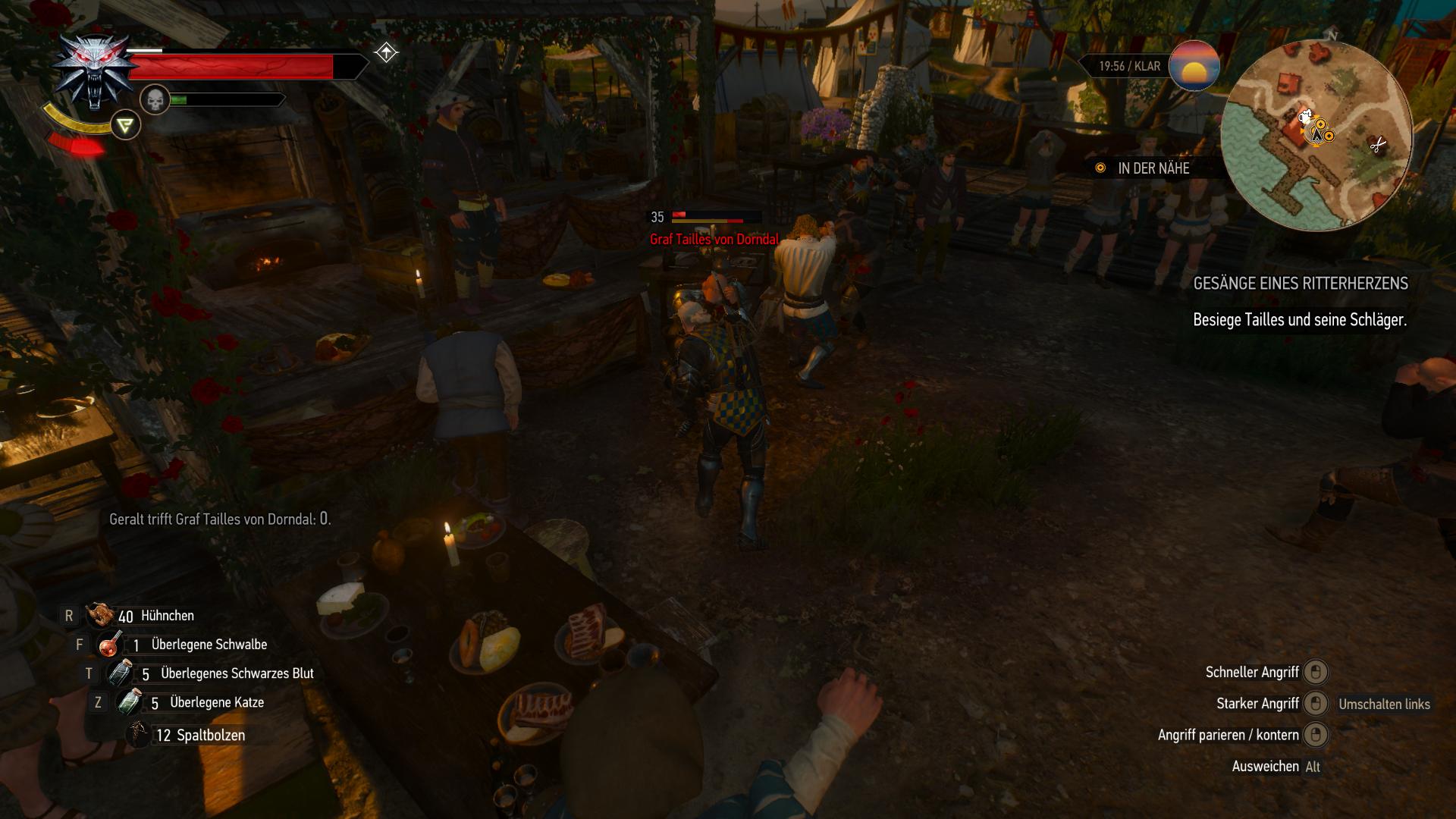Select the Überlegene Katze potion slot
This screenshot has width=1456, height=819.
point(129,702)
